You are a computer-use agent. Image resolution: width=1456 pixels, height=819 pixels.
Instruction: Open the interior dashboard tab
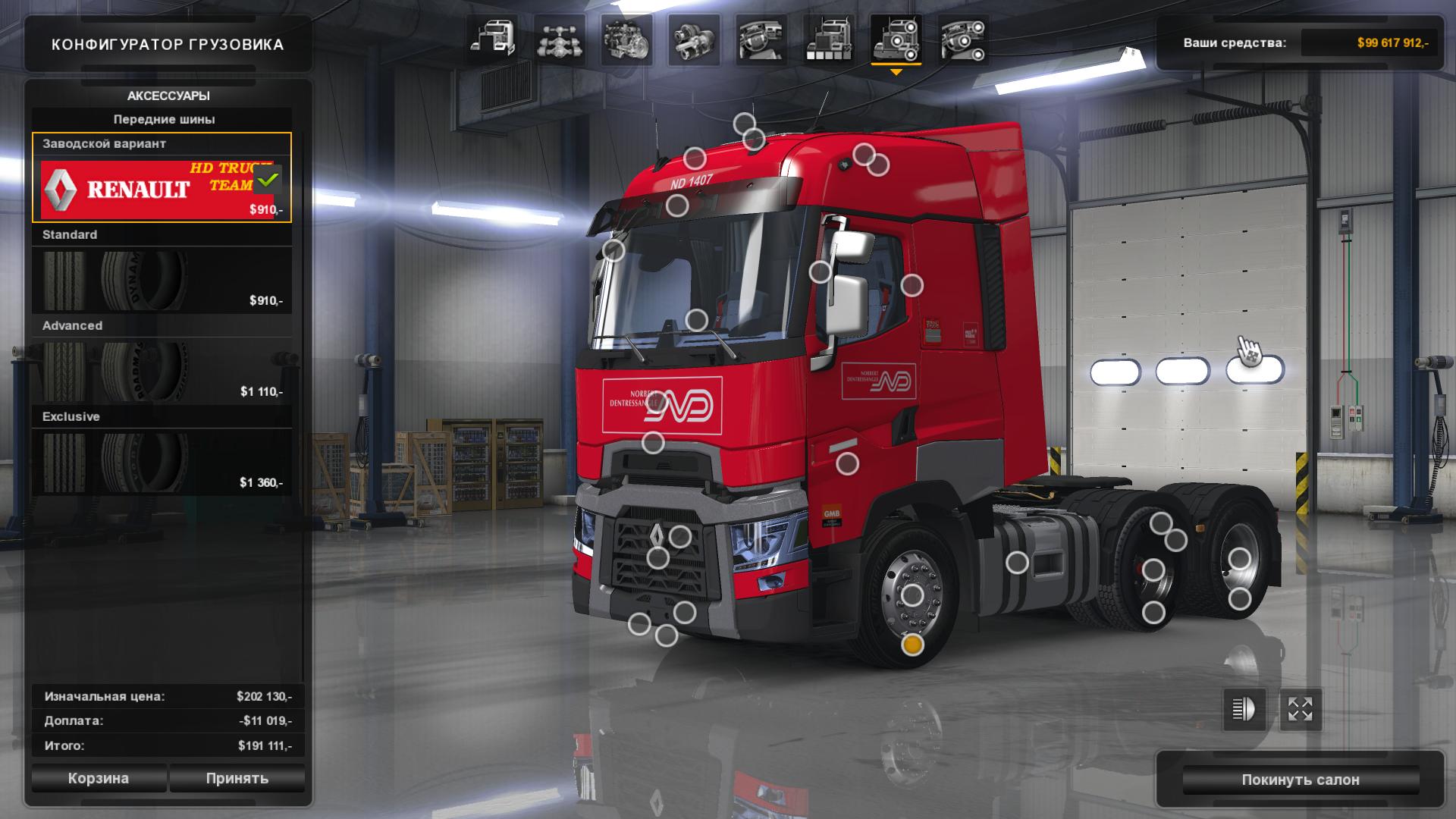tap(761, 39)
